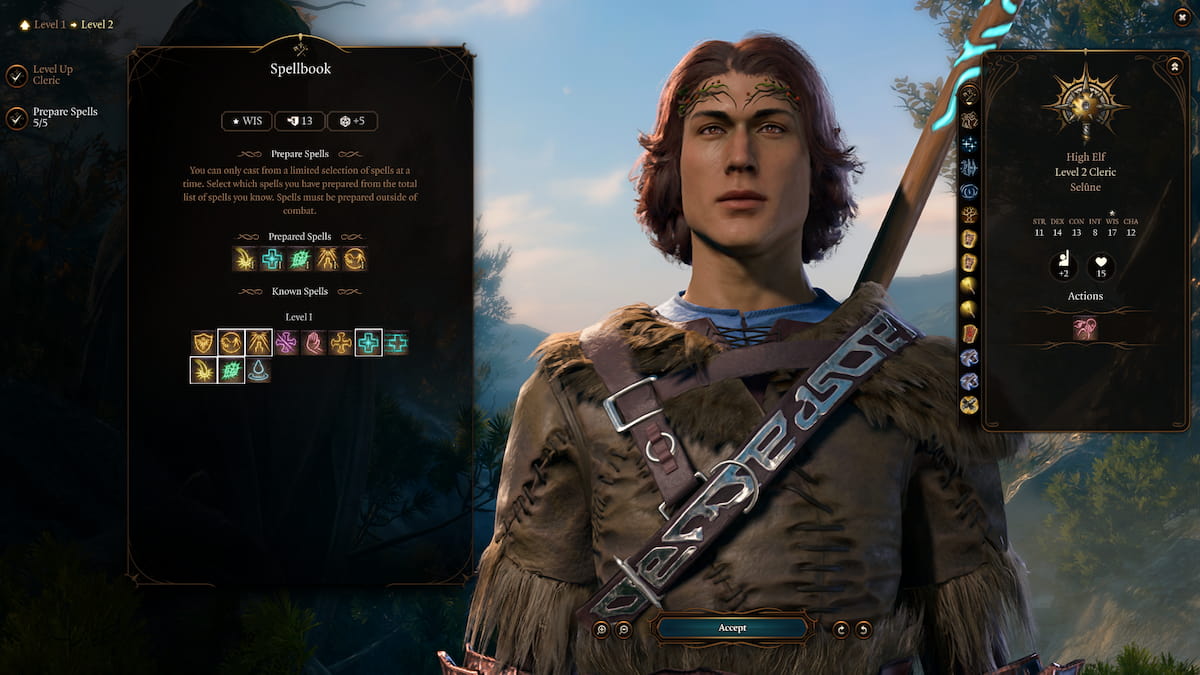Remove the green burst spell from Prepared Spells
Viewport: 1200px width, 675px height.
coord(300,259)
